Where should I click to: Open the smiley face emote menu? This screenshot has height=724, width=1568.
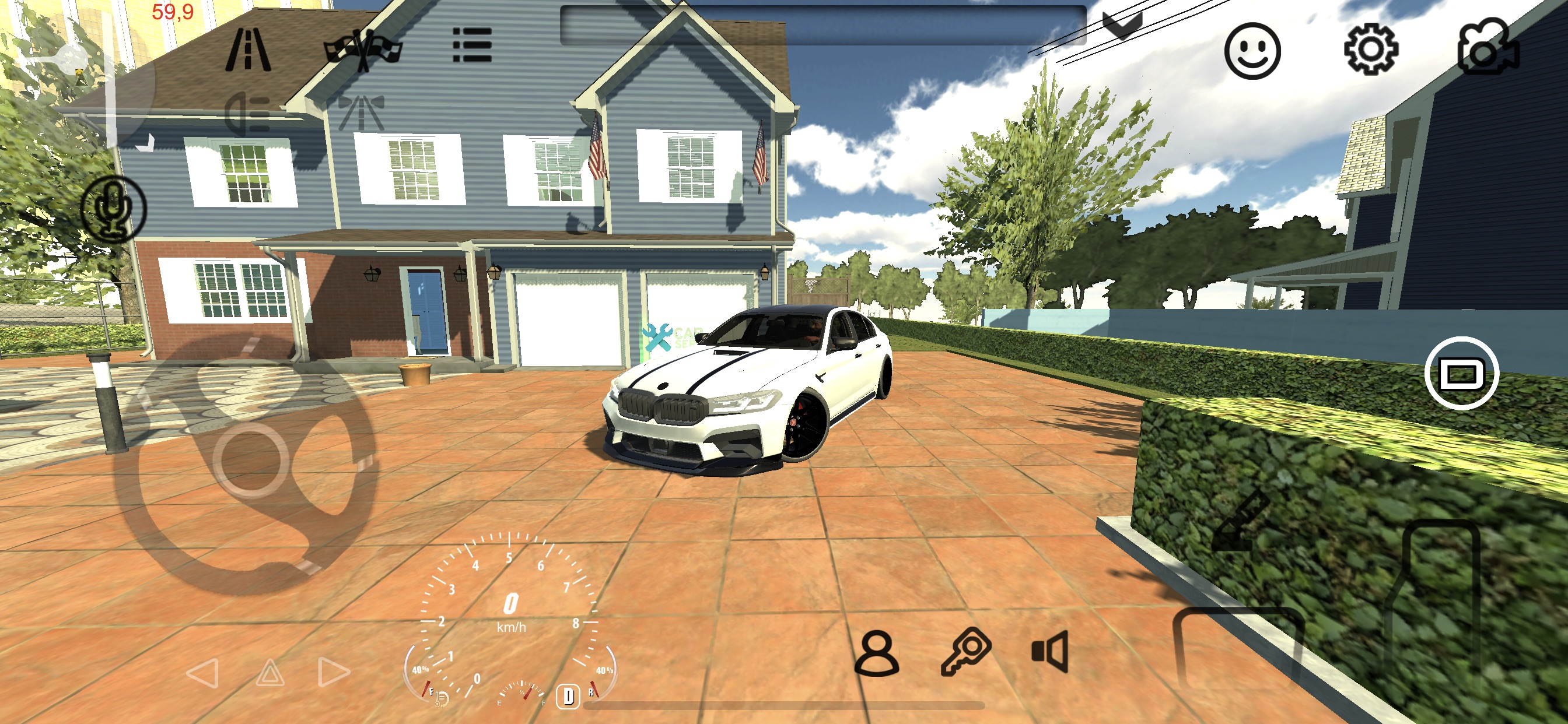click(x=1252, y=51)
